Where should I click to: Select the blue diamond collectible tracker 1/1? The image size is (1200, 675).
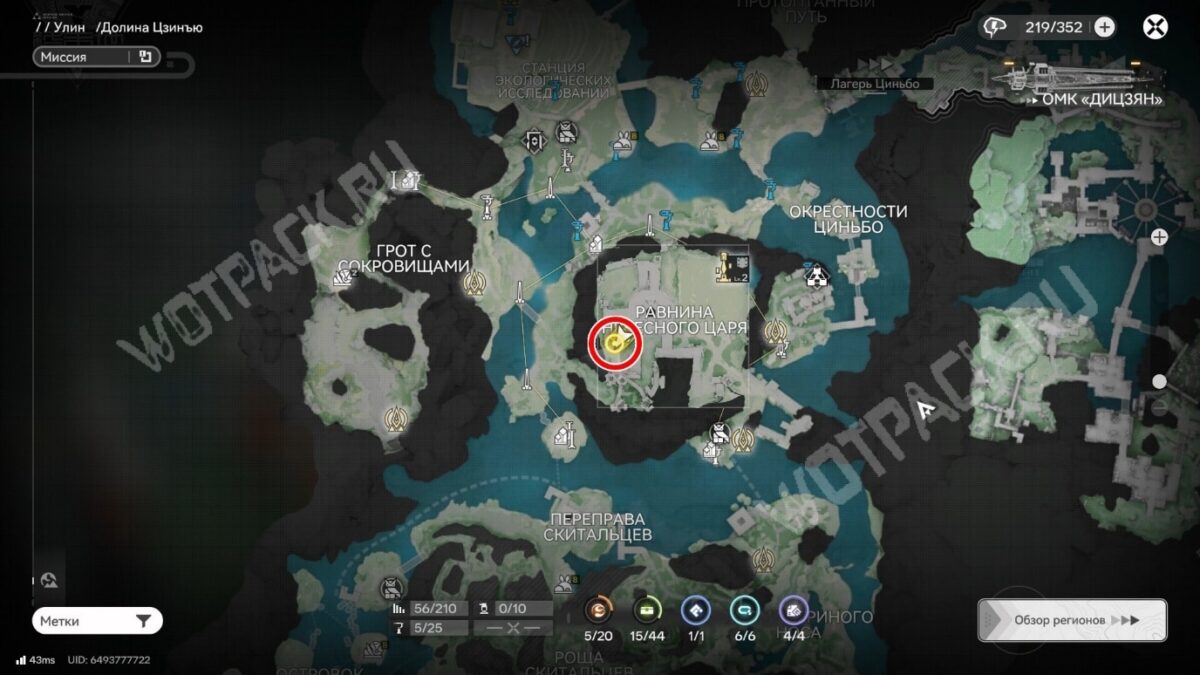click(x=696, y=609)
